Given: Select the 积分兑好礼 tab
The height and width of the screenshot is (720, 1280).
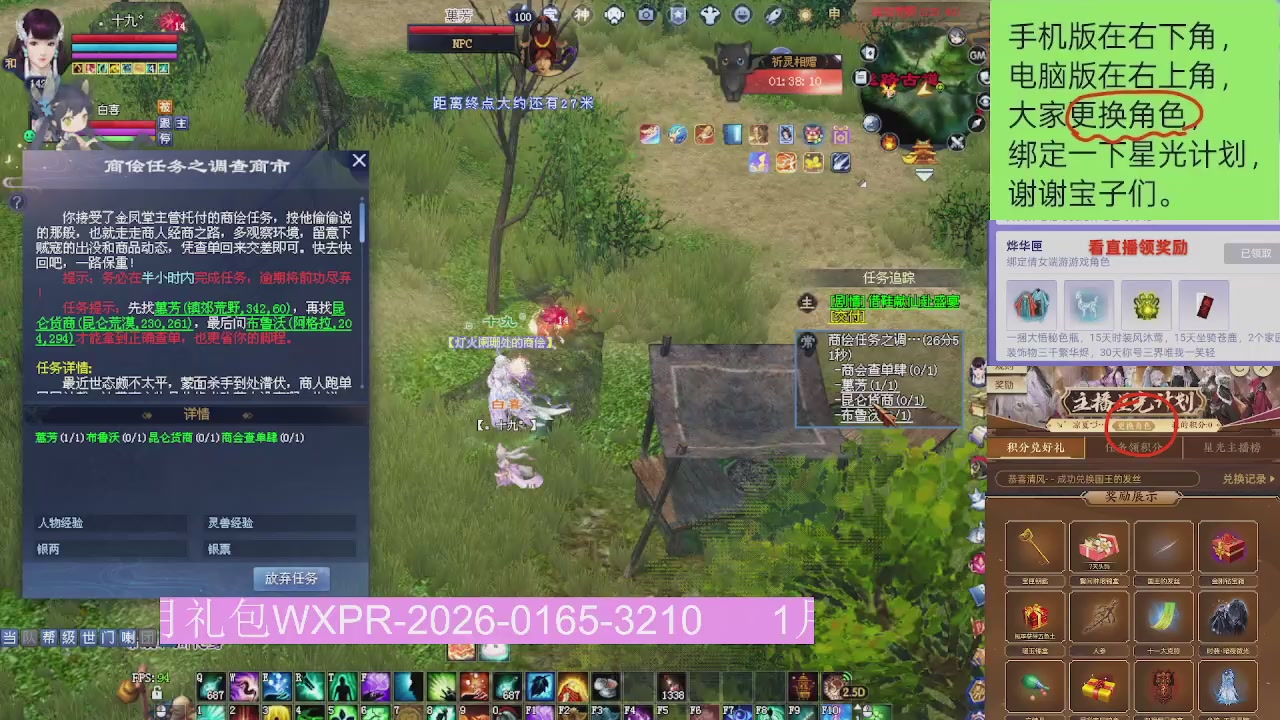Looking at the screenshot, I should [1038, 447].
